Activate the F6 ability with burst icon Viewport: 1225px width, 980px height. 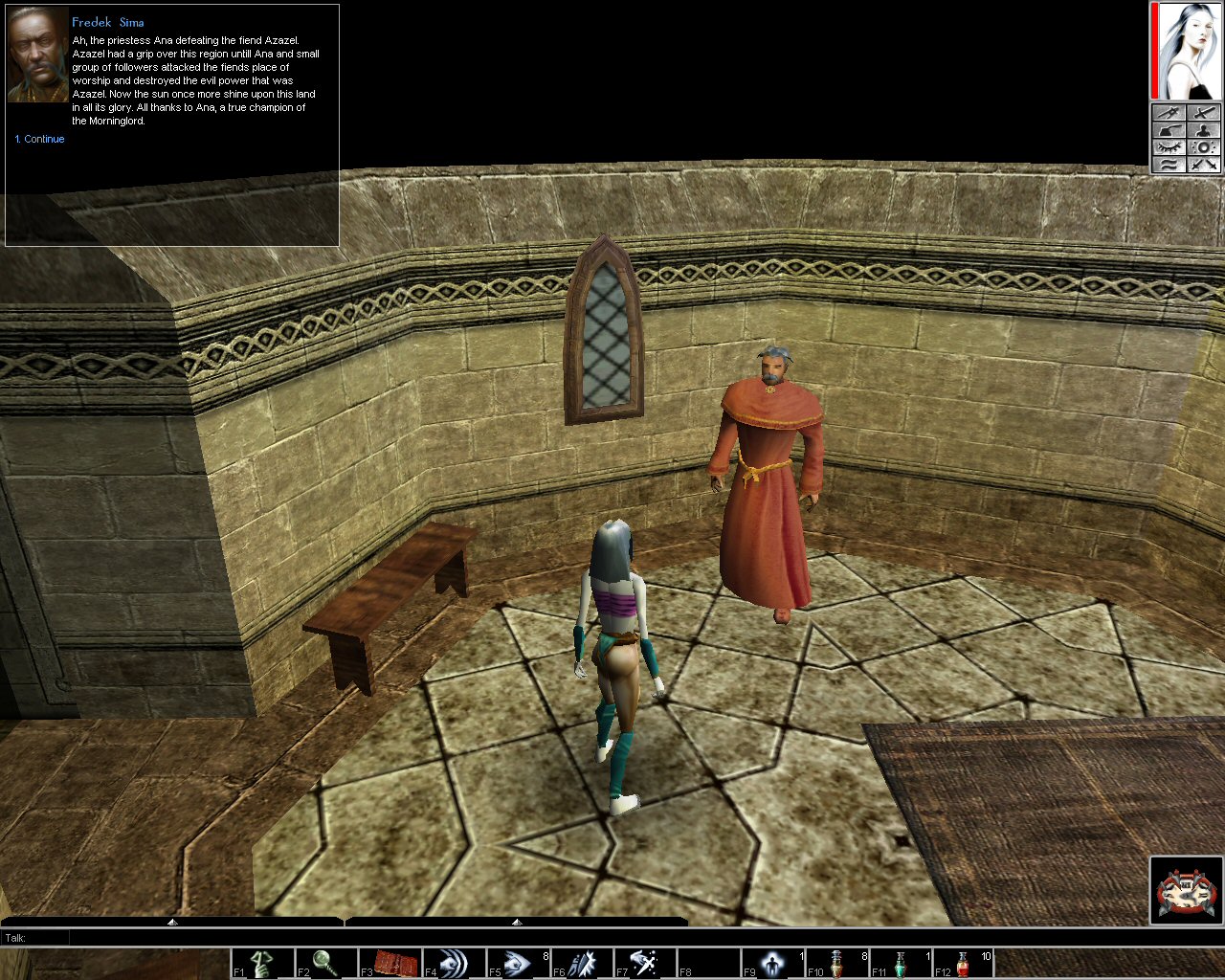pos(582,963)
